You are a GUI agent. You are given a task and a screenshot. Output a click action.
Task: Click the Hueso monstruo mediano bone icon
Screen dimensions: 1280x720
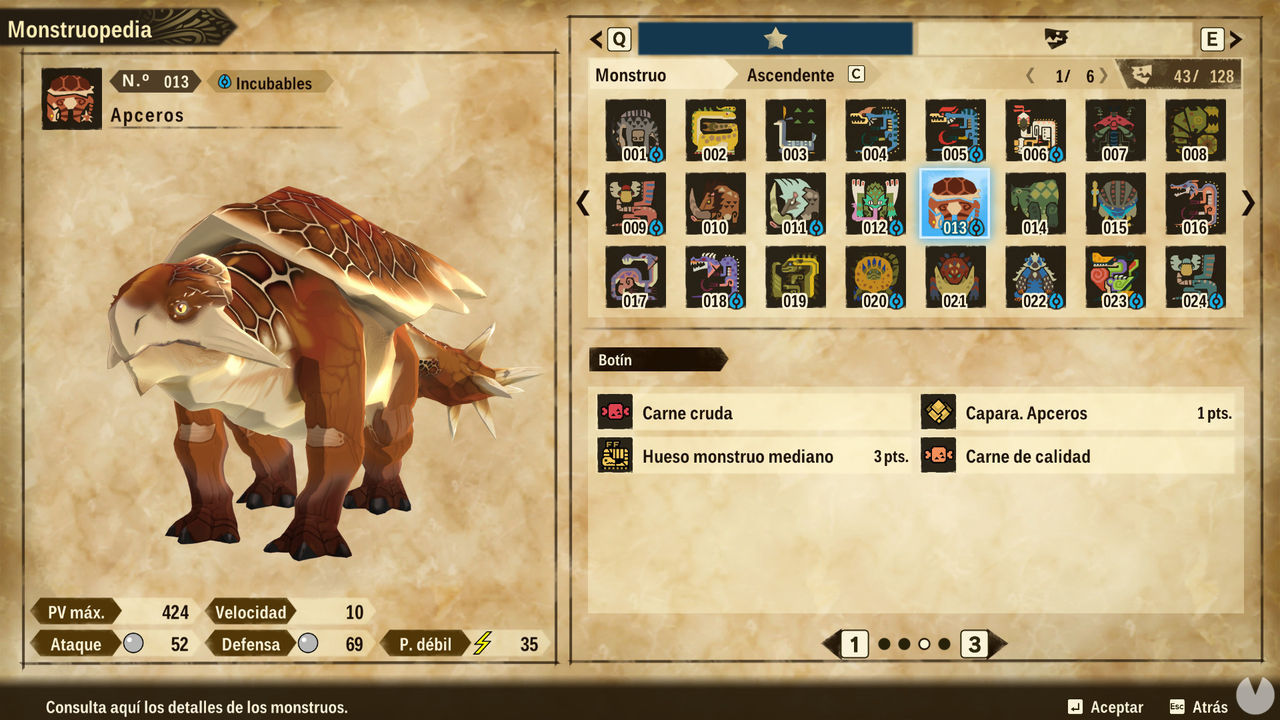pyautogui.click(x=614, y=455)
